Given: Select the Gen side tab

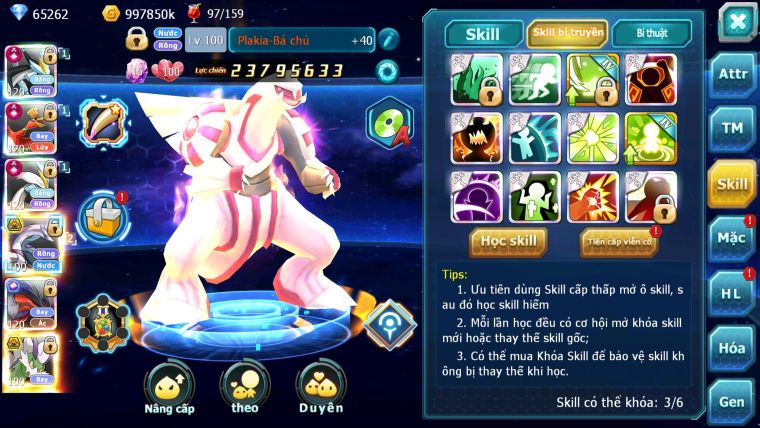Looking at the screenshot, I should click(732, 400).
